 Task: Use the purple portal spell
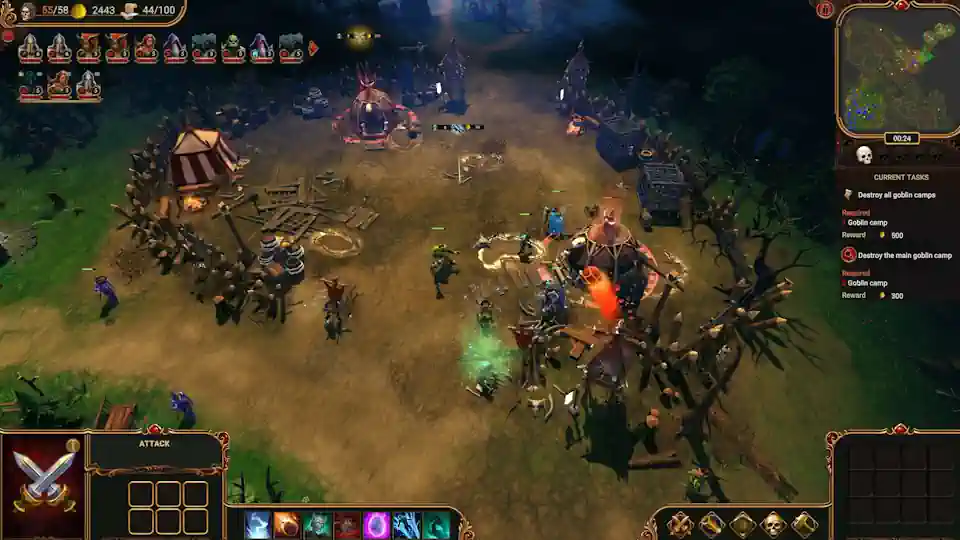click(376, 525)
